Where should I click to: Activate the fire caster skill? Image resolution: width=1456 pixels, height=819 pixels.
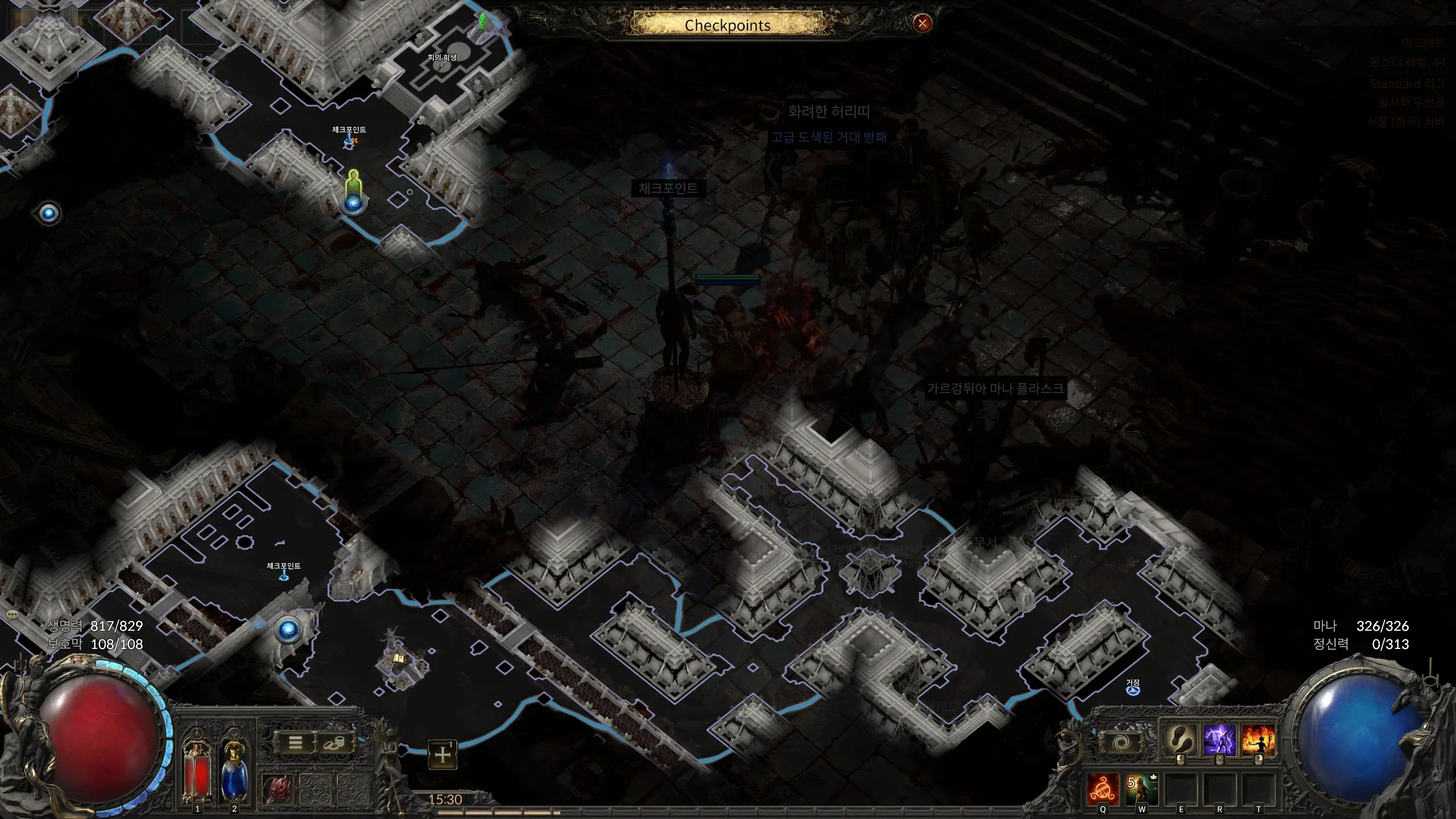1258,741
